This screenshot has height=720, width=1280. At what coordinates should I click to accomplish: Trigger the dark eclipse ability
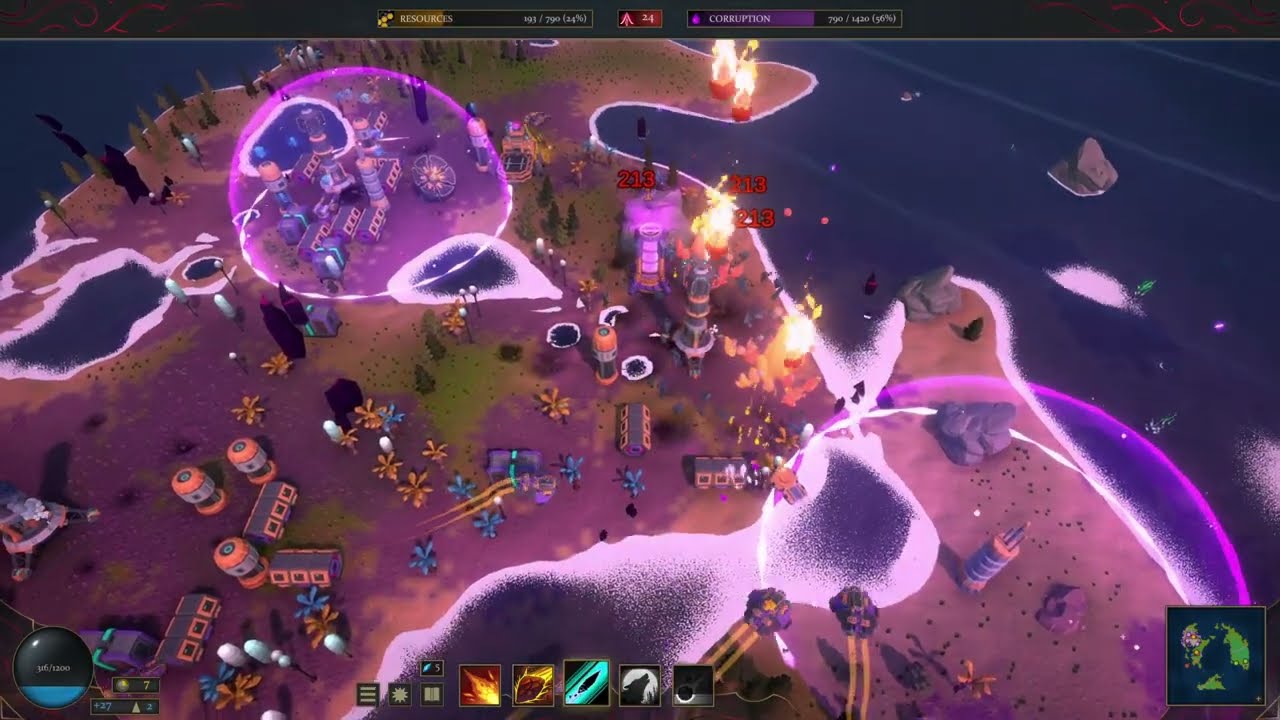[692, 686]
